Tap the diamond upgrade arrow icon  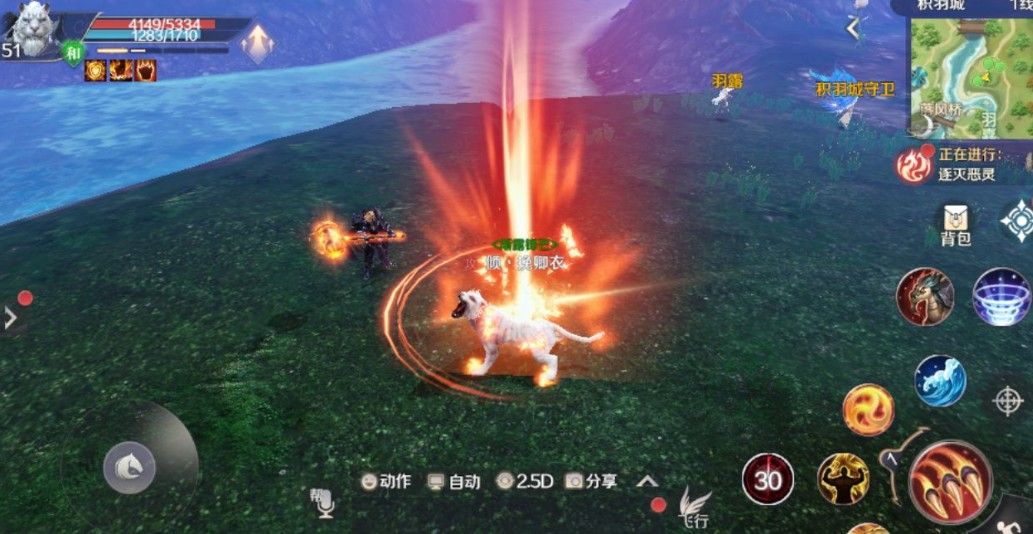pyautogui.click(x=258, y=44)
